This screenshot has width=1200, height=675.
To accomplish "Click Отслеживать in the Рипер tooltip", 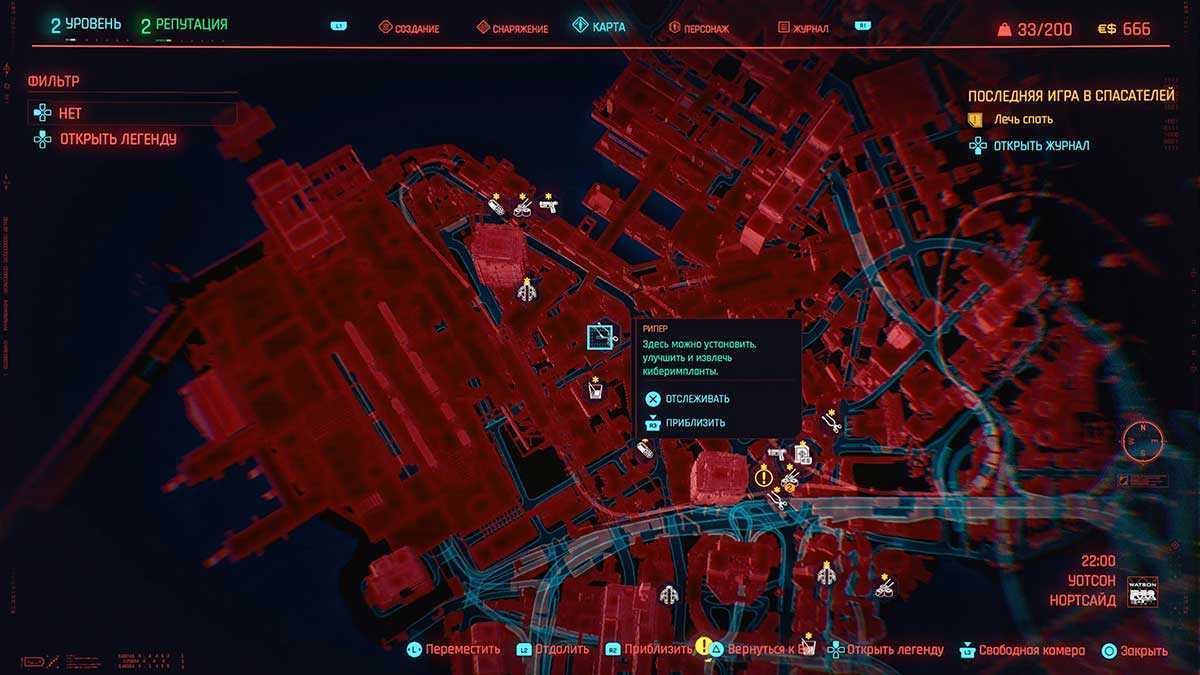I will (x=696, y=399).
